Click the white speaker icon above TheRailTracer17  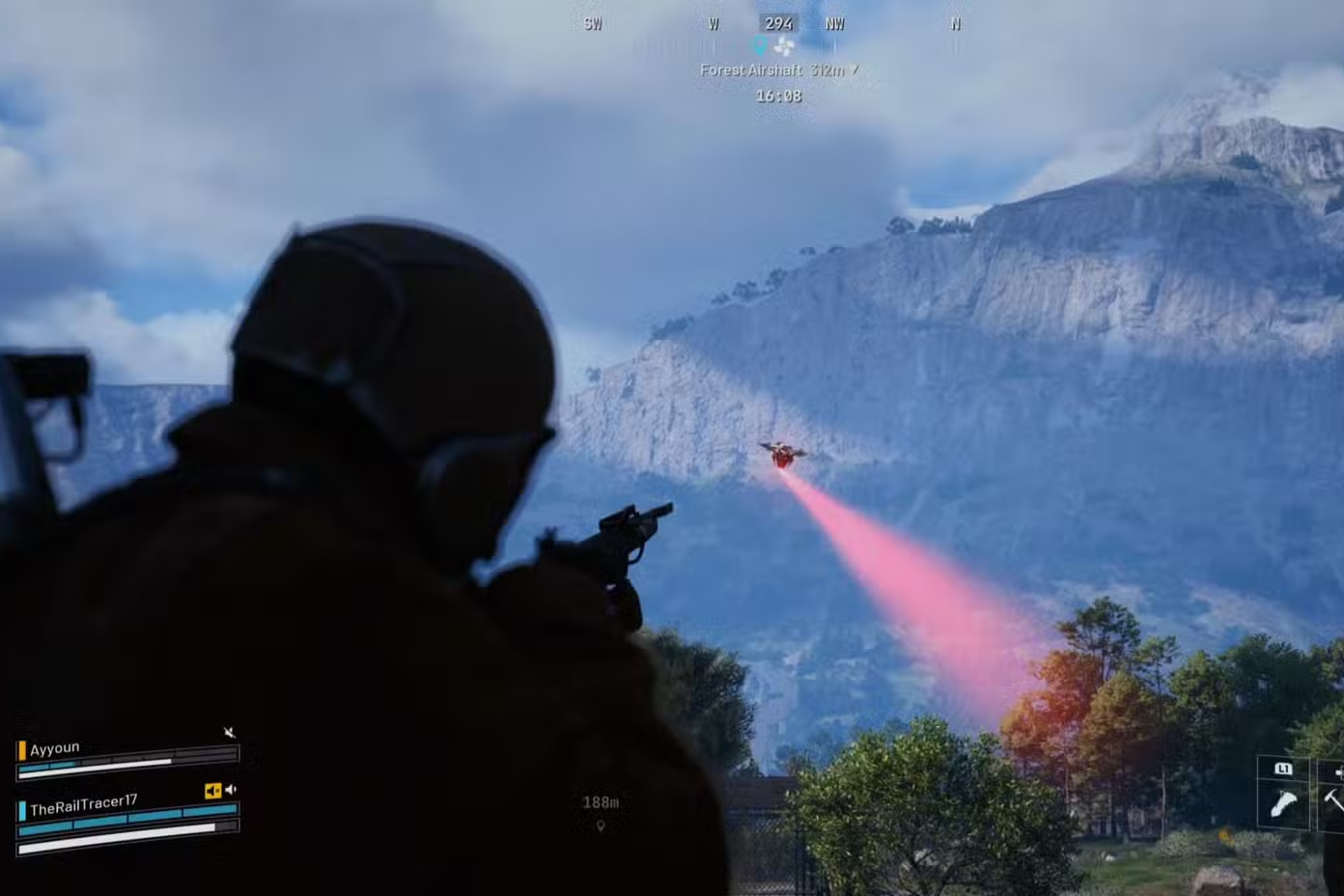click(x=231, y=790)
